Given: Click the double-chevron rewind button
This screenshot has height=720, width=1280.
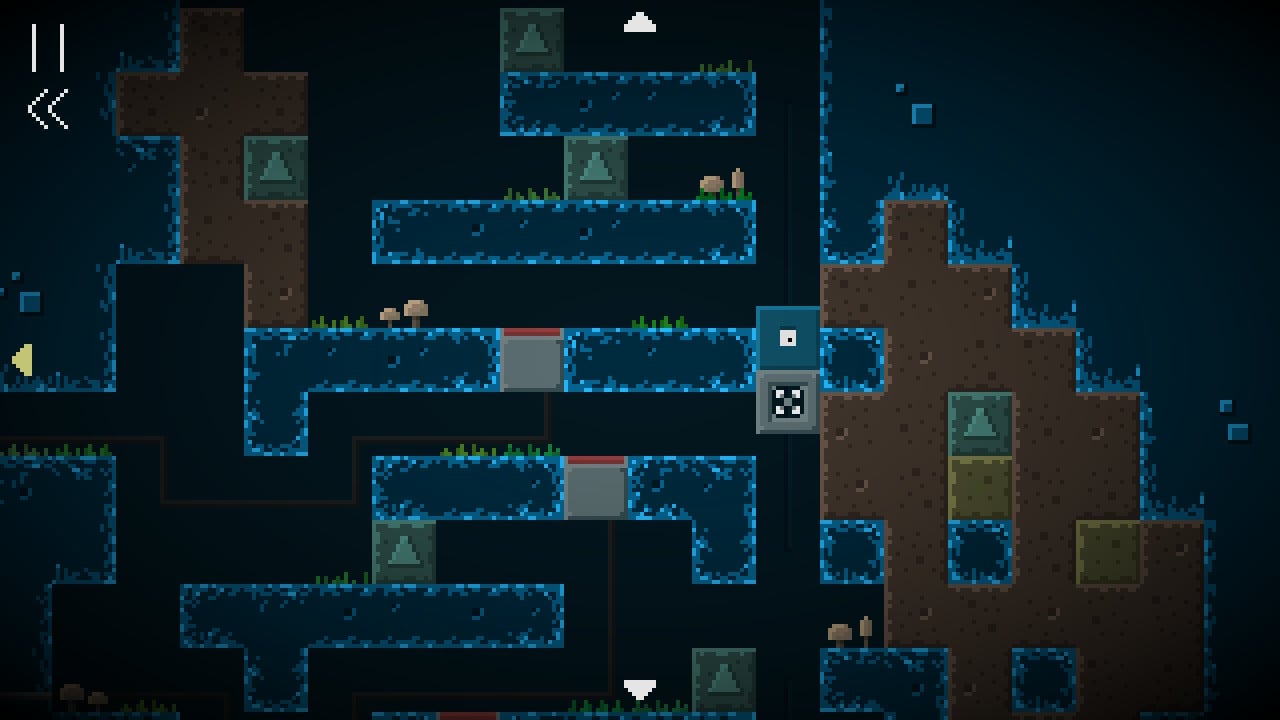Looking at the screenshot, I should [48, 109].
